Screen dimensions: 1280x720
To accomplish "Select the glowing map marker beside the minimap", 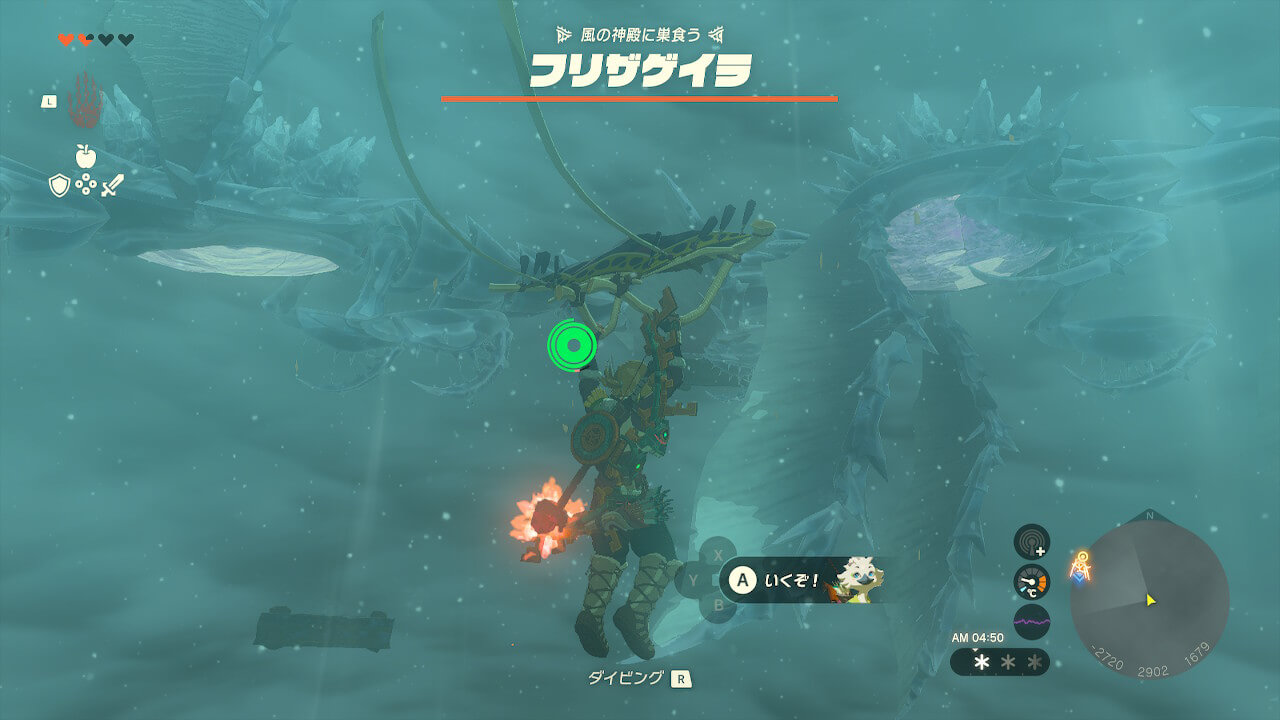I will tap(1080, 569).
